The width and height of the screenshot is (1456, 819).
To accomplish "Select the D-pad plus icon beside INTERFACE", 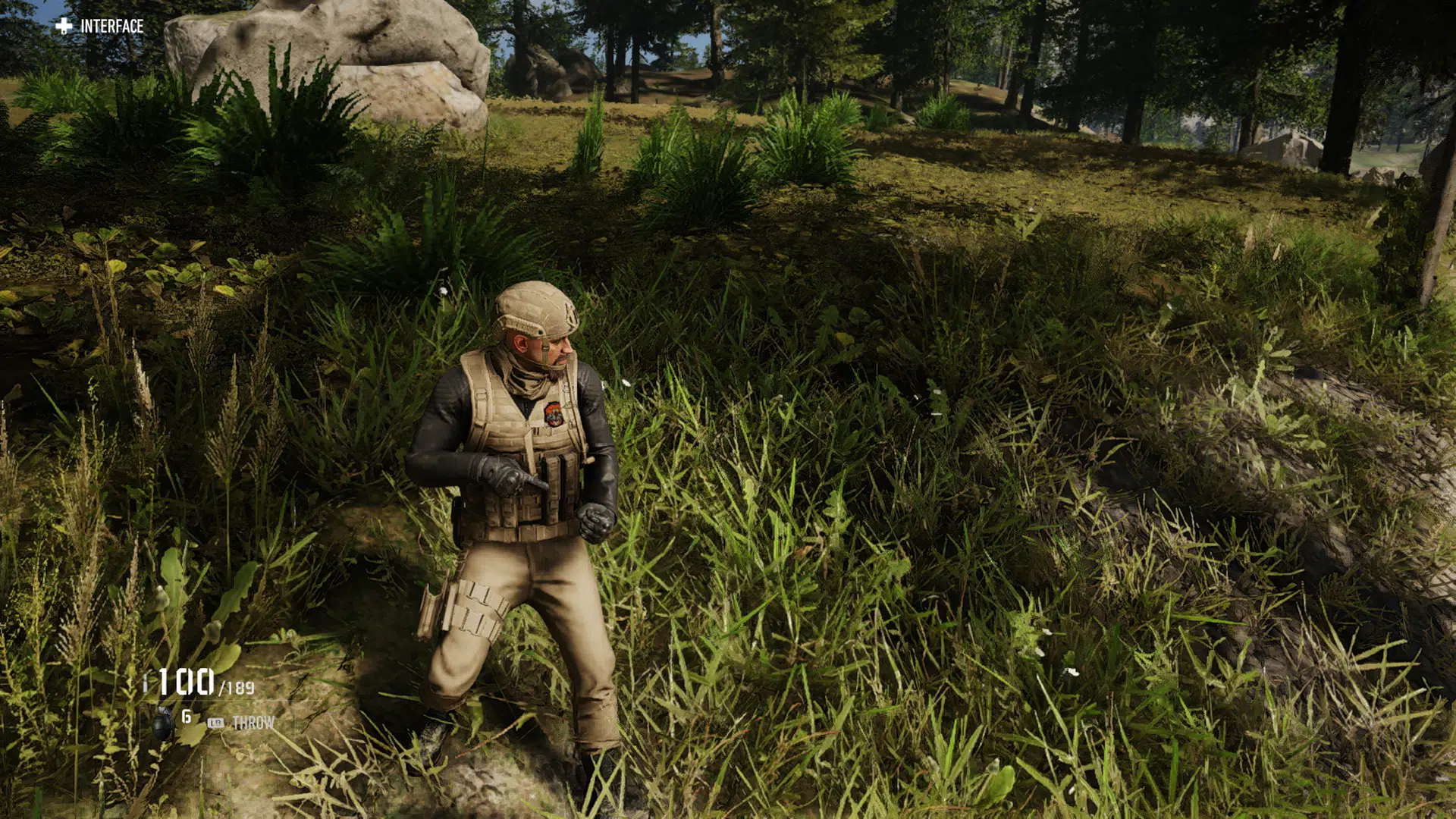I will coord(64,25).
